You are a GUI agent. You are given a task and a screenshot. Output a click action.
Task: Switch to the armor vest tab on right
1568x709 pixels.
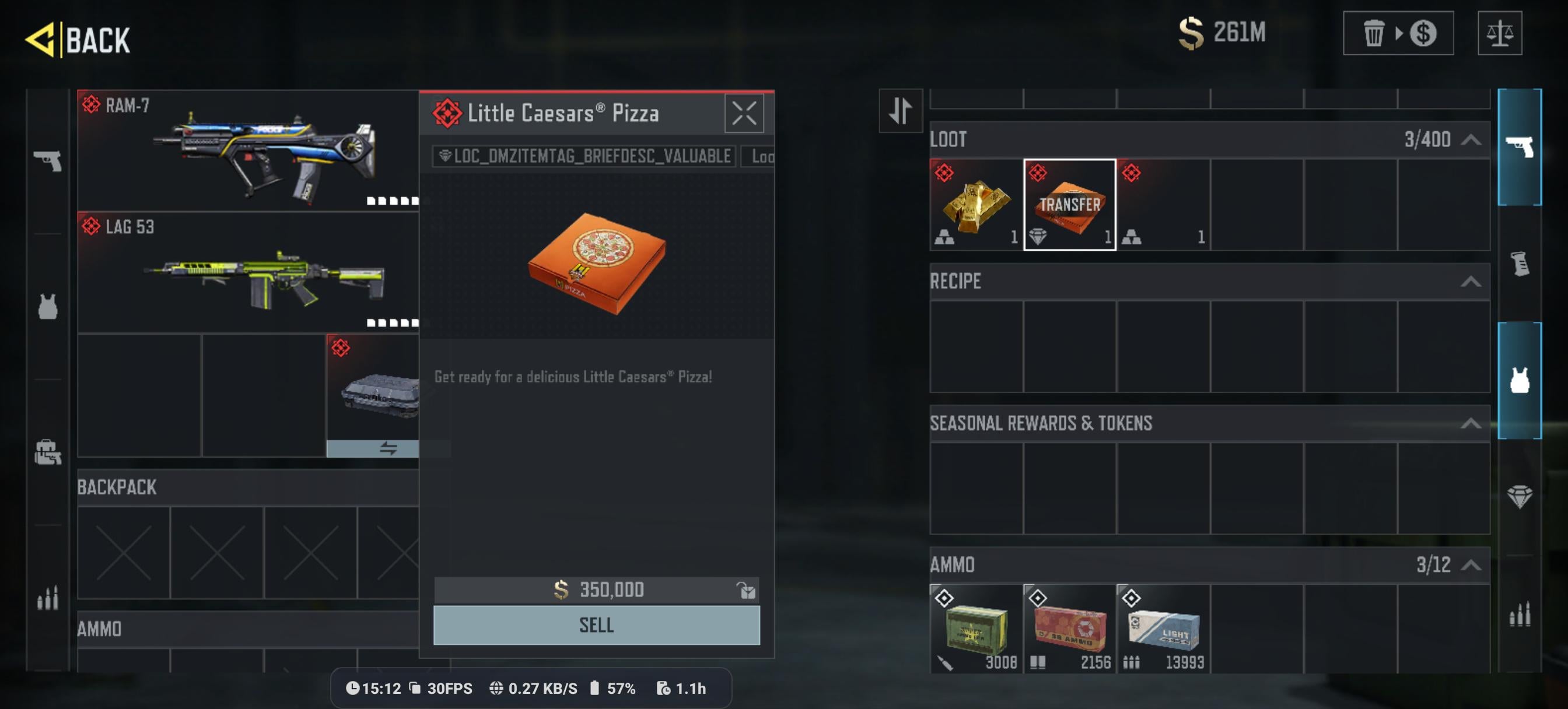1518,380
